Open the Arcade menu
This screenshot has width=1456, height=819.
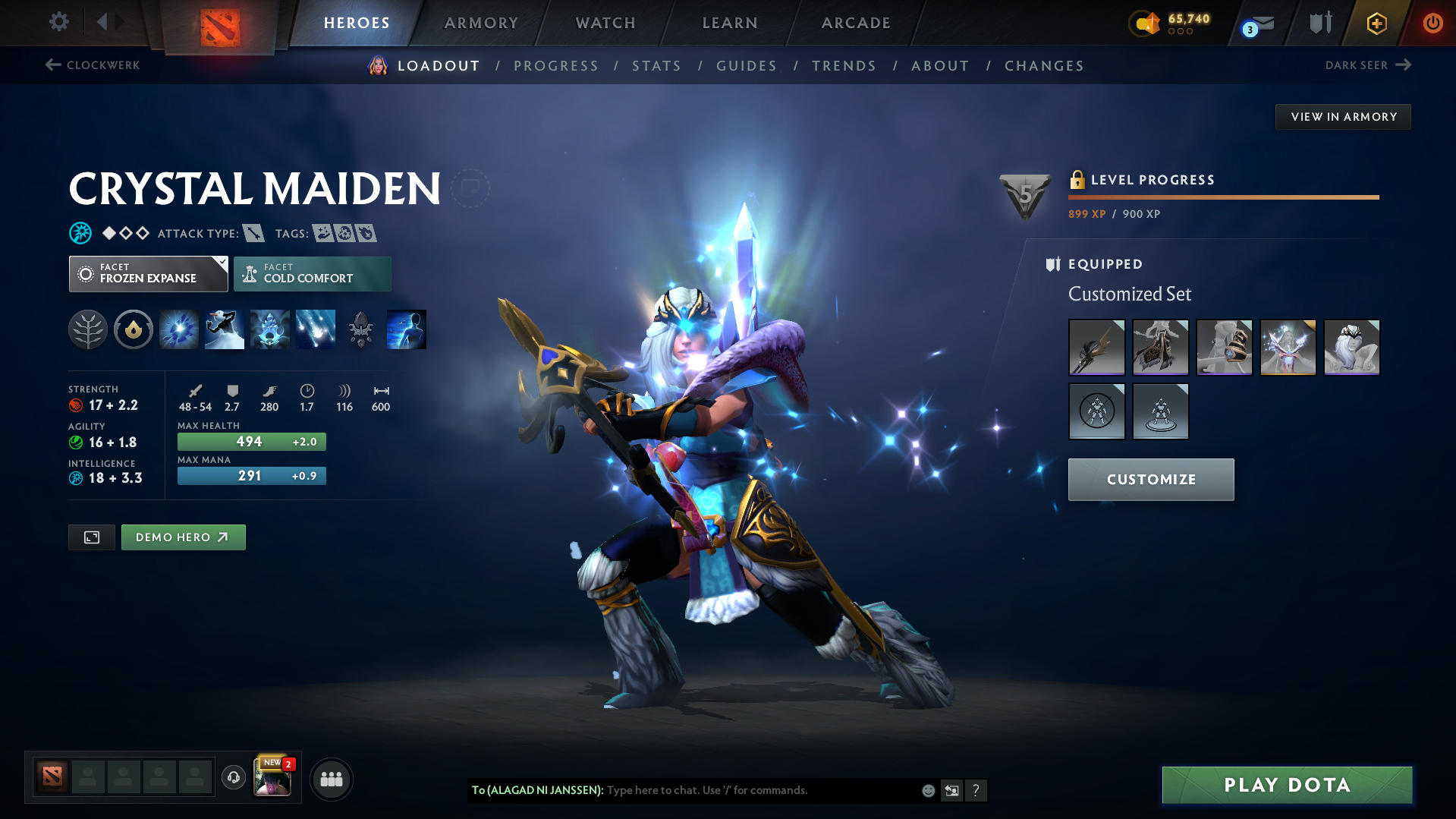coord(855,23)
